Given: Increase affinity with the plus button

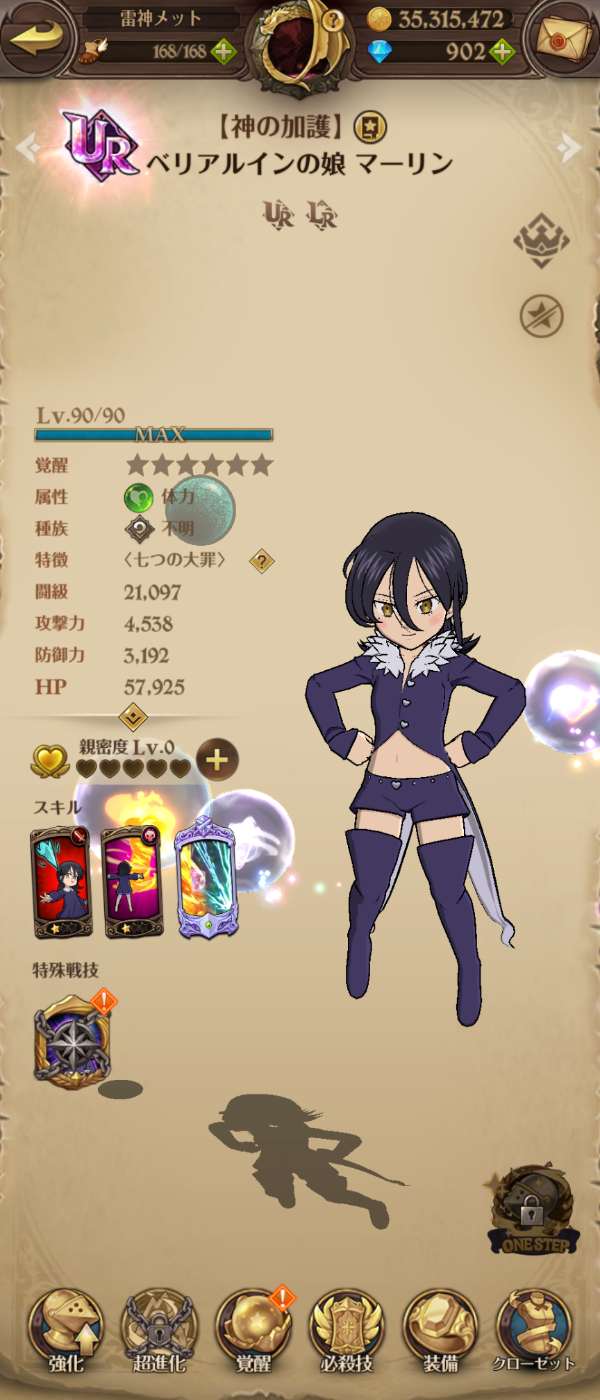Looking at the screenshot, I should pyautogui.click(x=217, y=761).
